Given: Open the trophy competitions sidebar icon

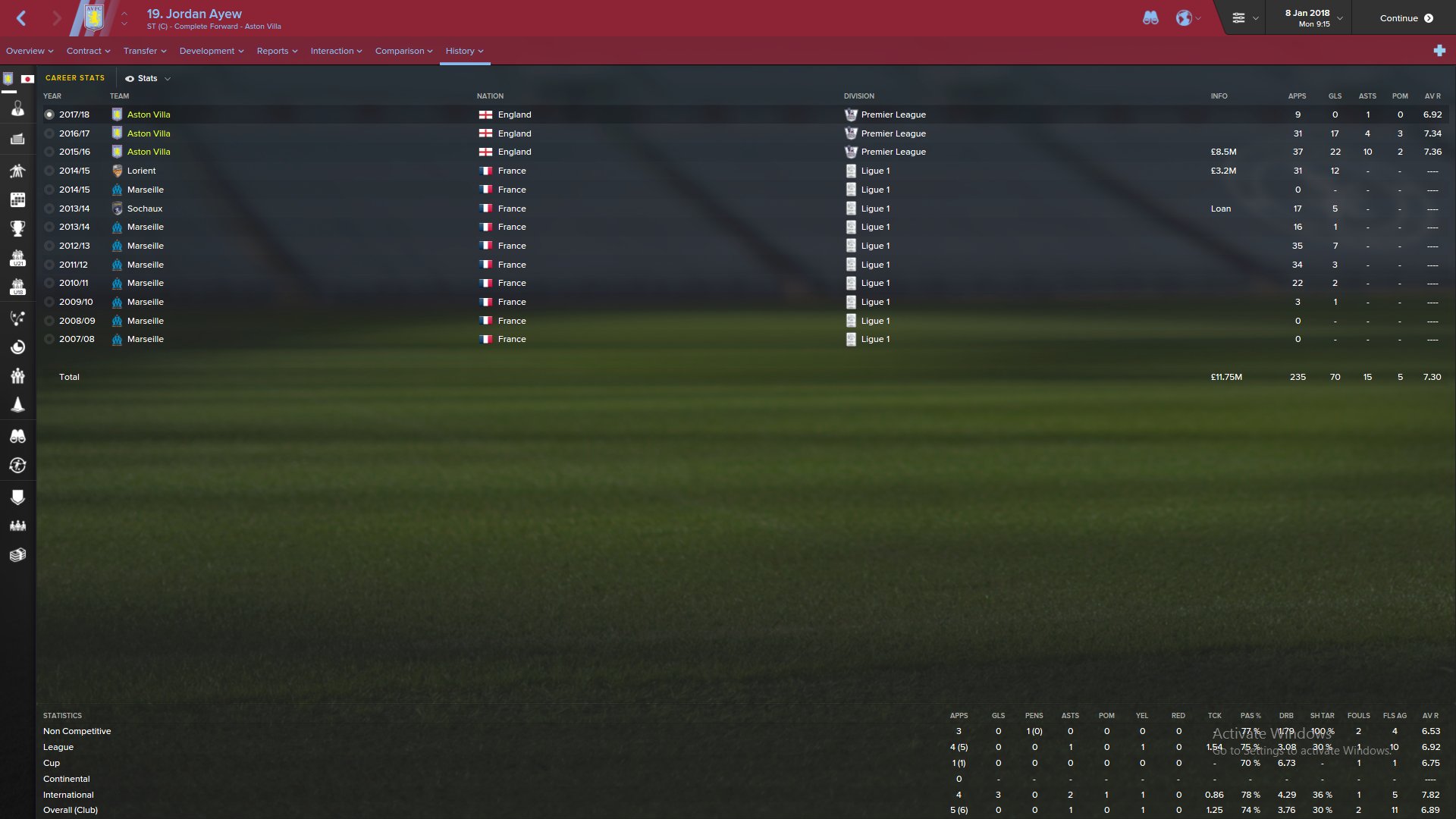Looking at the screenshot, I should point(17,228).
